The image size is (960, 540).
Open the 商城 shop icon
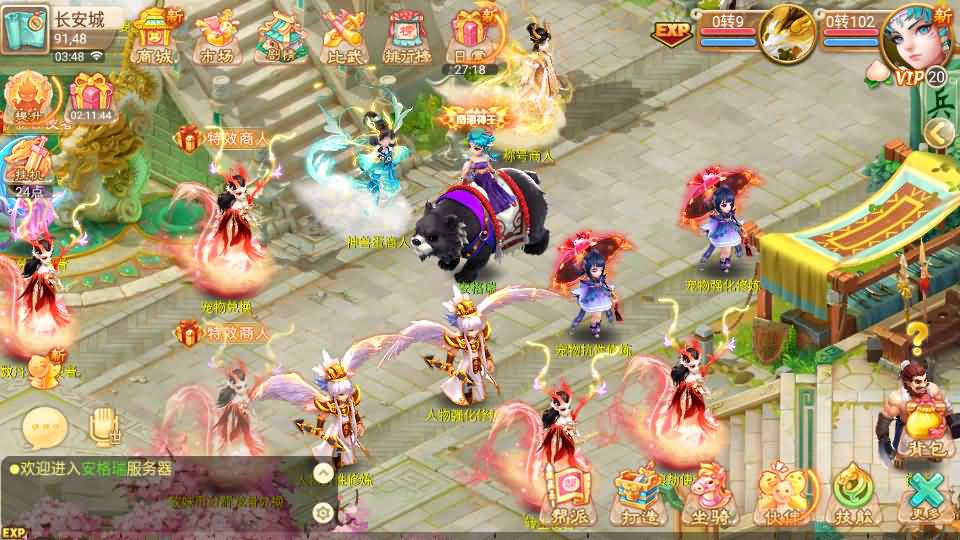coord(154,38)
